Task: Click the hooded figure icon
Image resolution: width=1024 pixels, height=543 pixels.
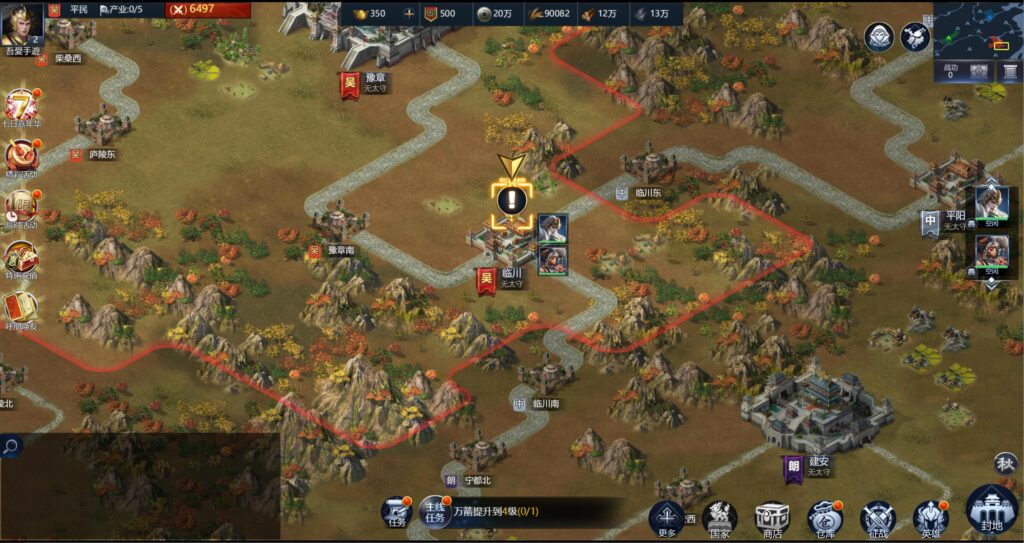Action: pyautogui.click(x=879, y=37)
